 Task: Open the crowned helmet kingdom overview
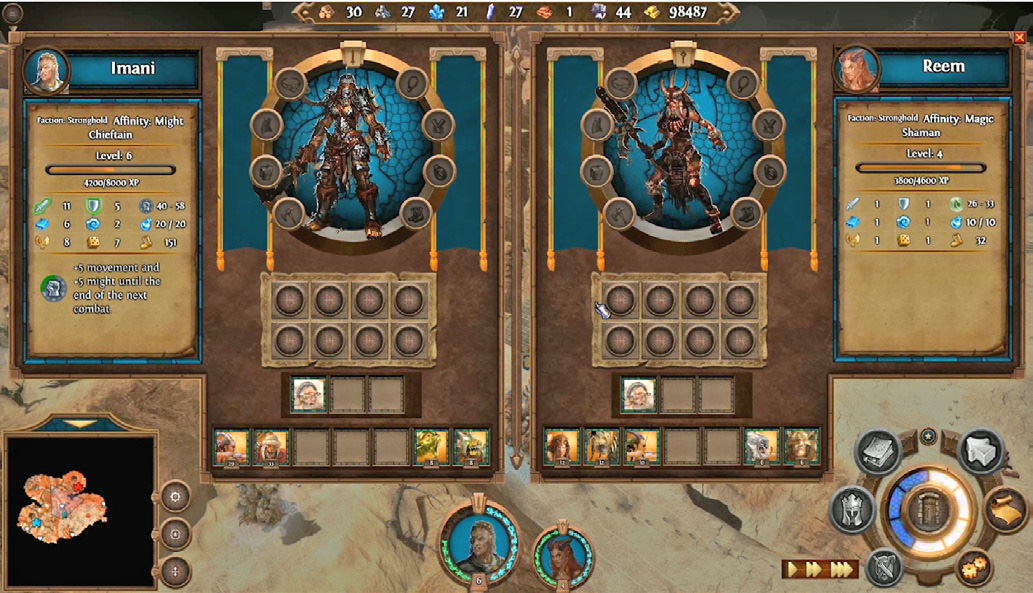click(851, 511)
